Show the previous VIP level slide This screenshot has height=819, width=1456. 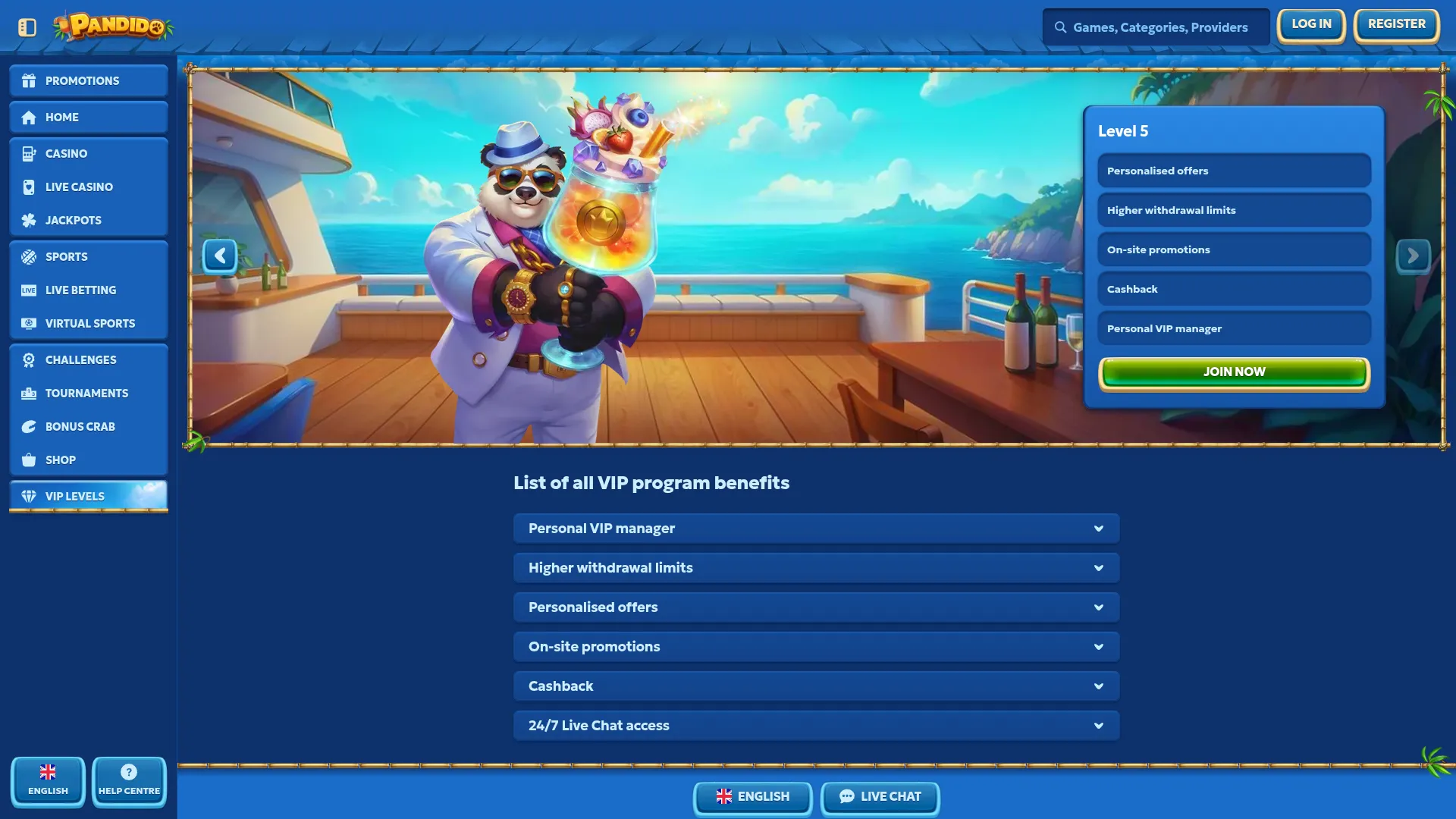pos(220,256)
